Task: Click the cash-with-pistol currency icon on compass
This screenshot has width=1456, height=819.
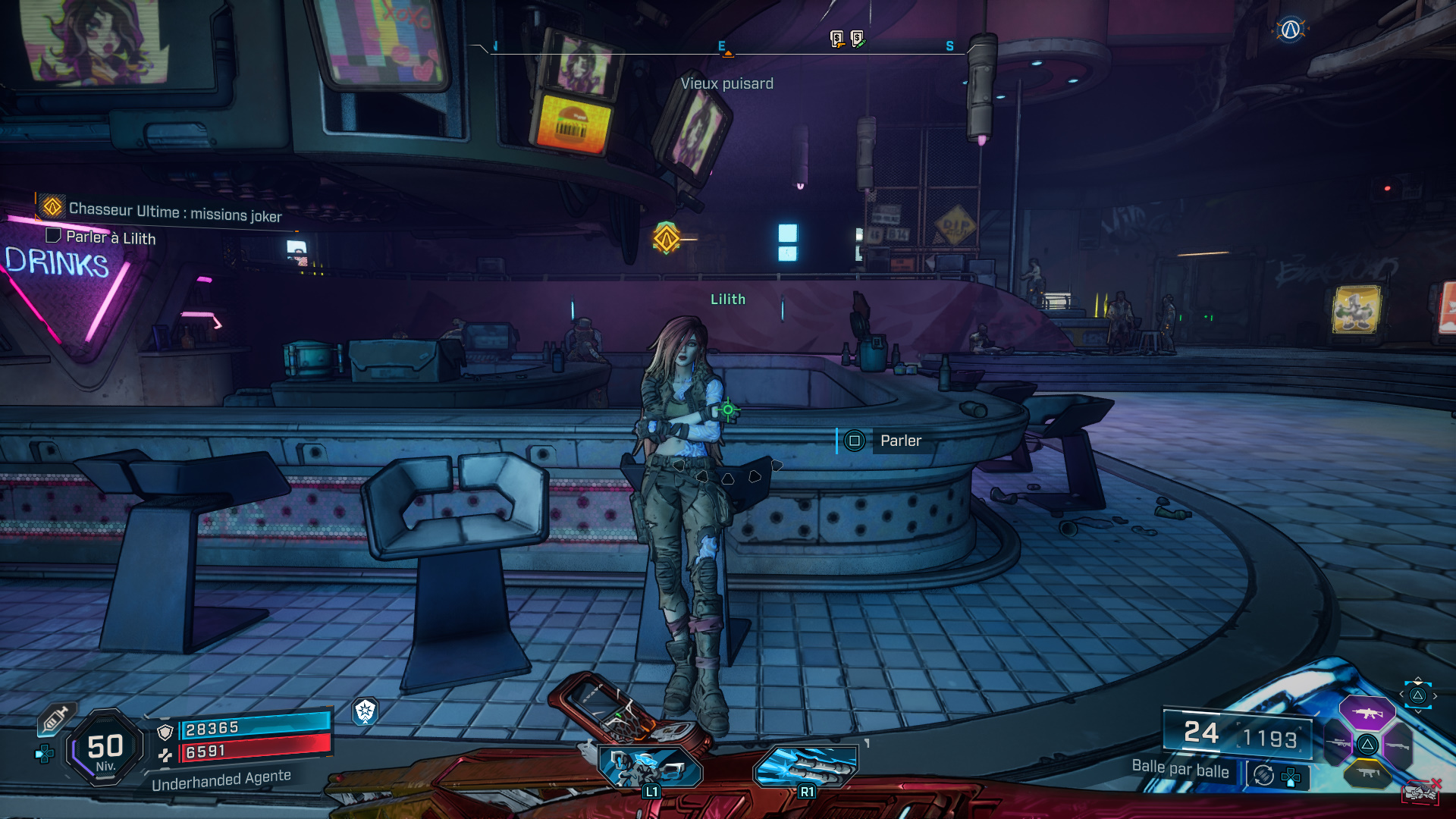Action: click(x=836, y=38)
